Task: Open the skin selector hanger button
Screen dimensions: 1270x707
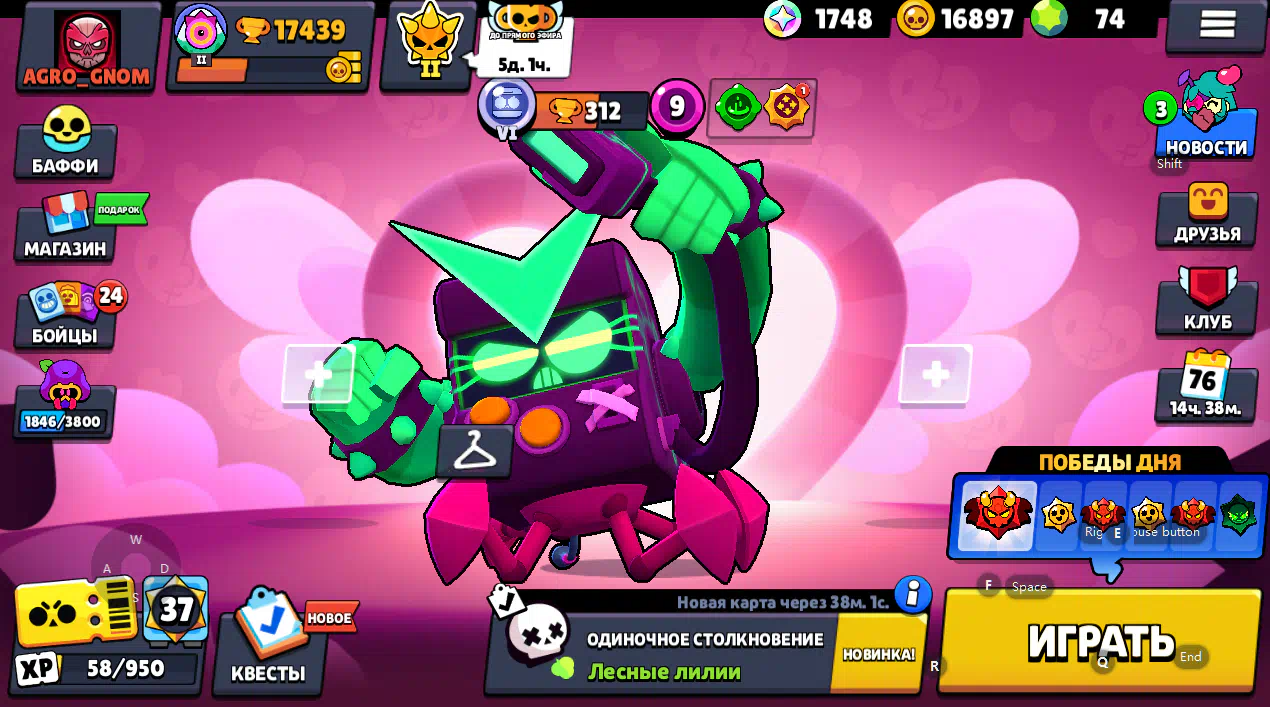Action: 475,452
